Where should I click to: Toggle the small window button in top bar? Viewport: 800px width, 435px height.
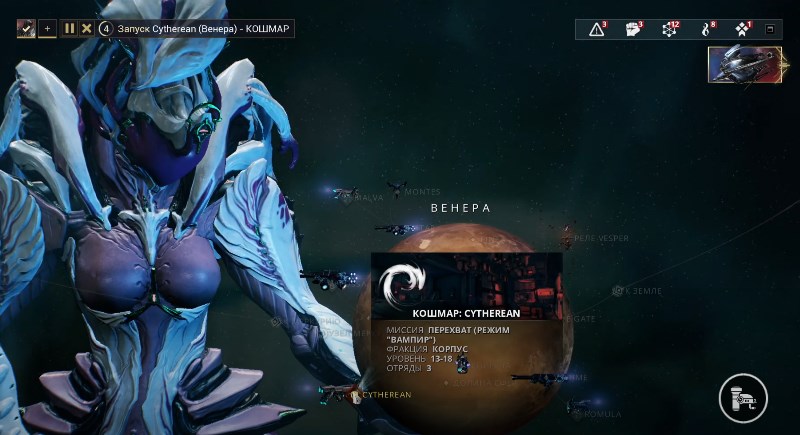point(770,29)
